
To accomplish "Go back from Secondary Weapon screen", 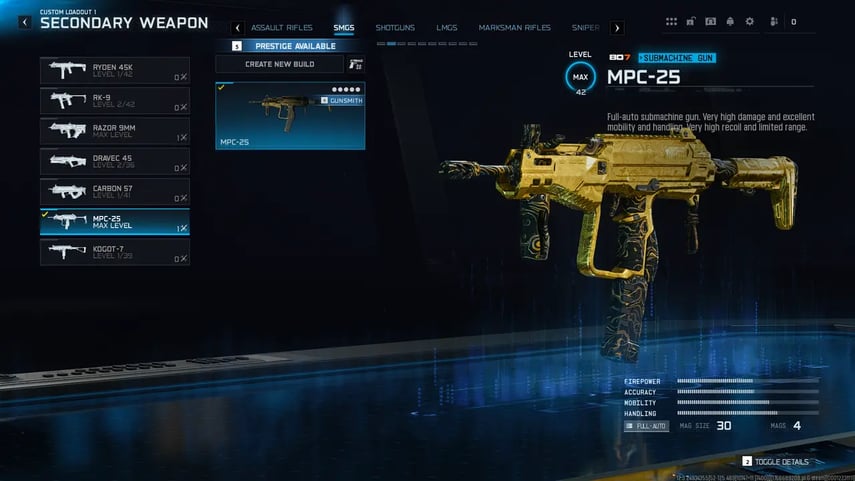I will coord(25,22).
